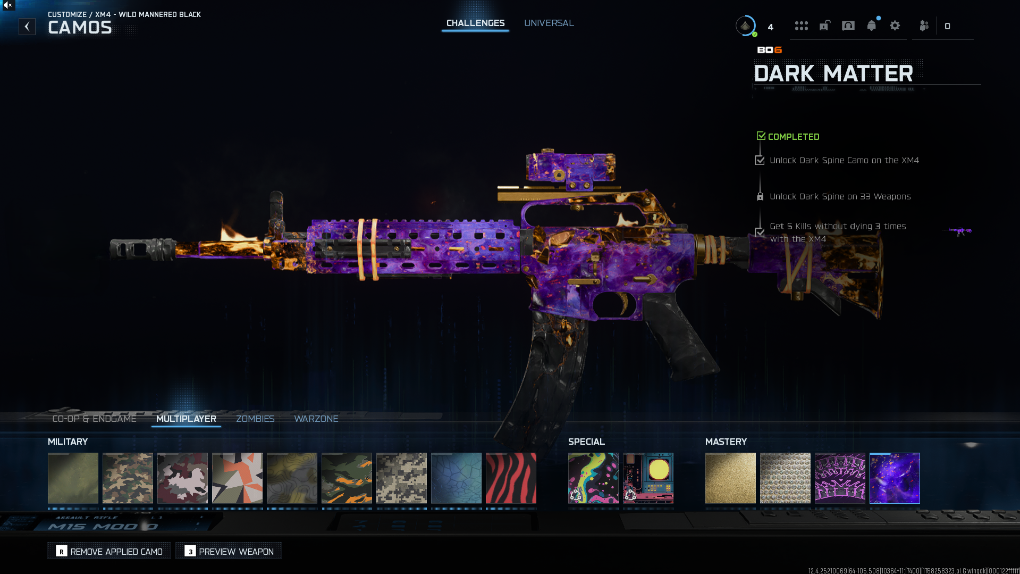Open settings with the gear icon
1020x574 pixels.
coord(895,26)
